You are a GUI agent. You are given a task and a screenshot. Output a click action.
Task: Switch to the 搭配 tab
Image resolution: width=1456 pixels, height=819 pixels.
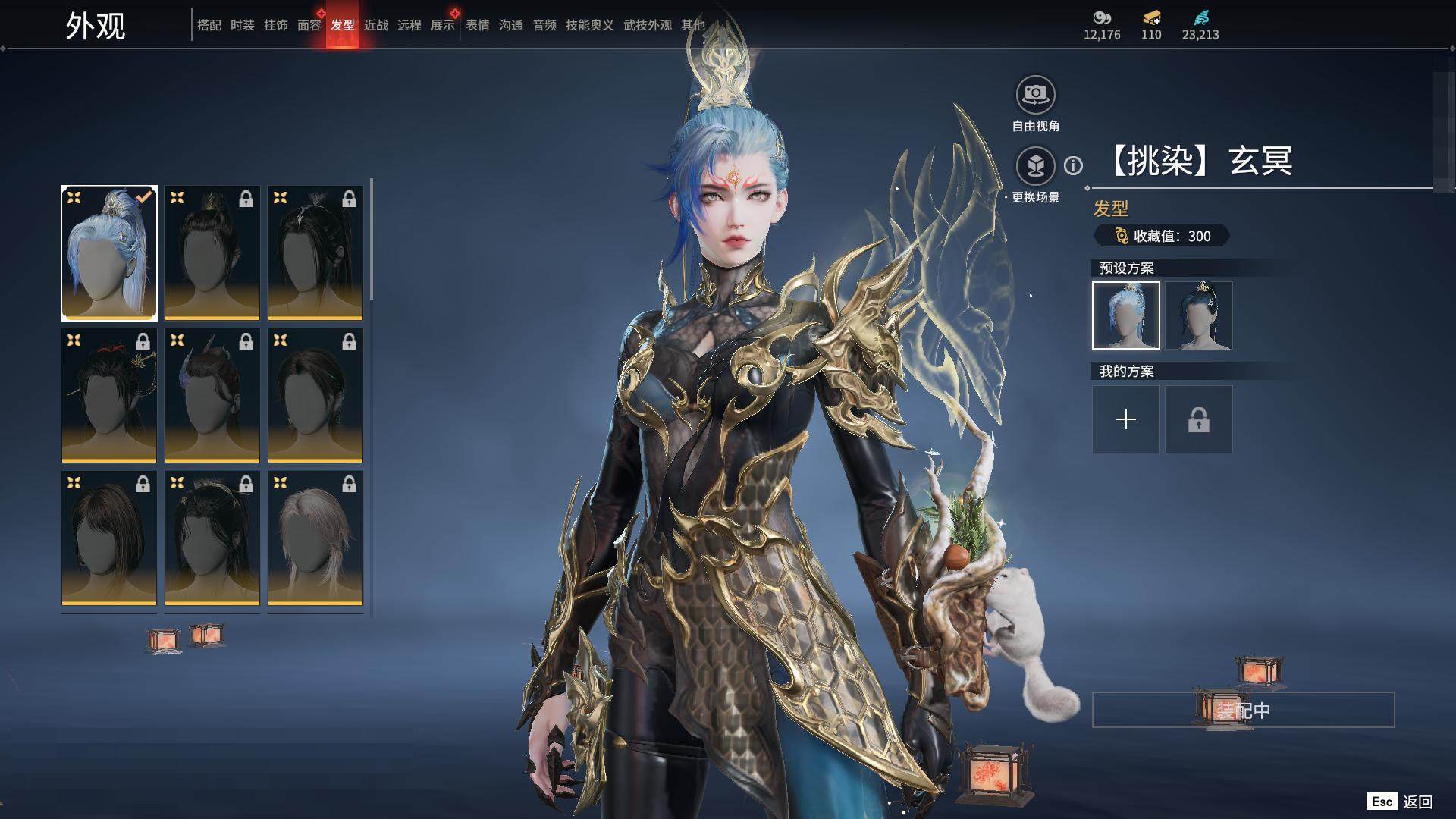(209, 25)
